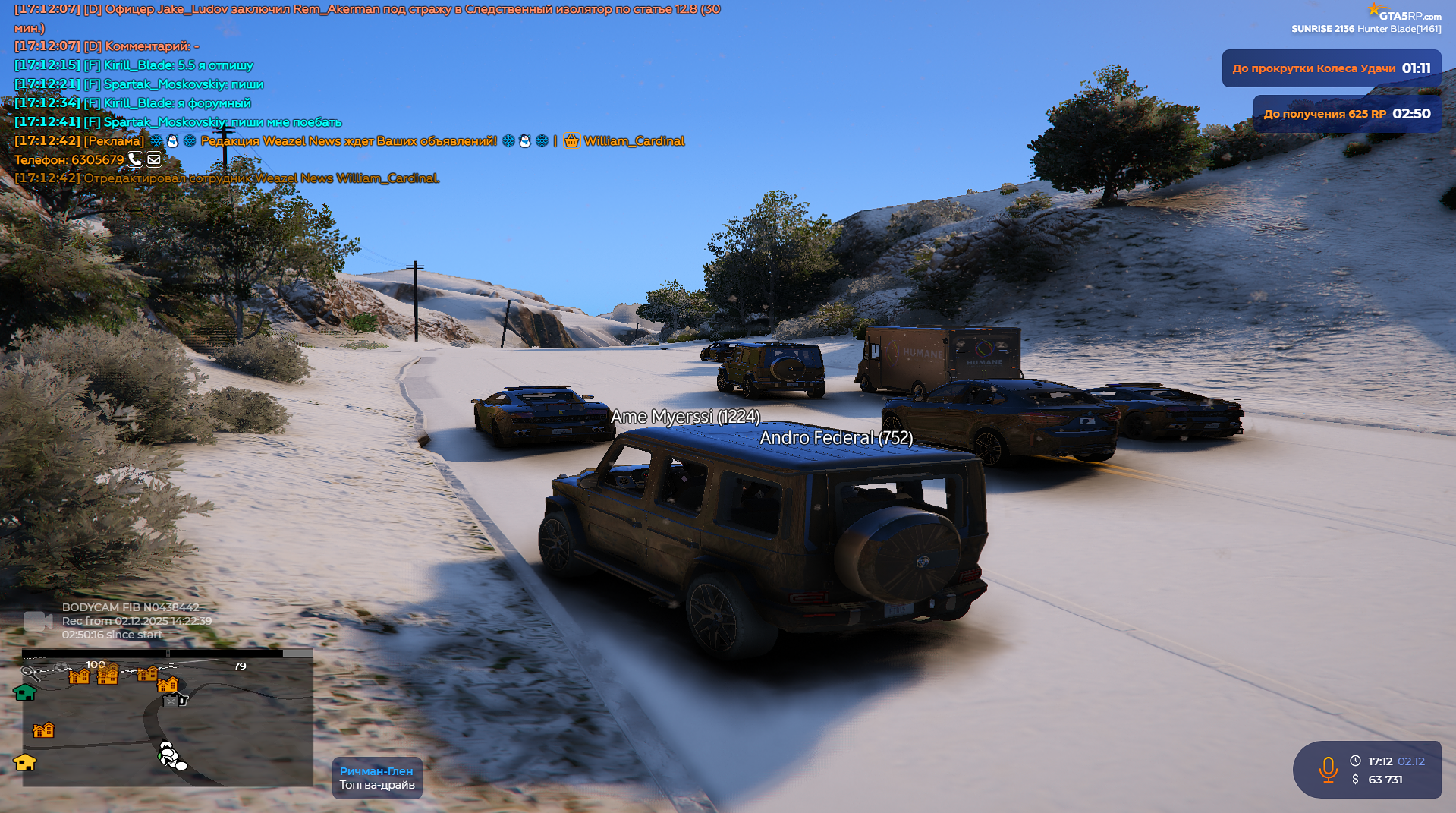The width and height of the screenshot is (1456, 813).
Task: Select the yellow house marker on the minimap
Action: (x=25, y=762)
